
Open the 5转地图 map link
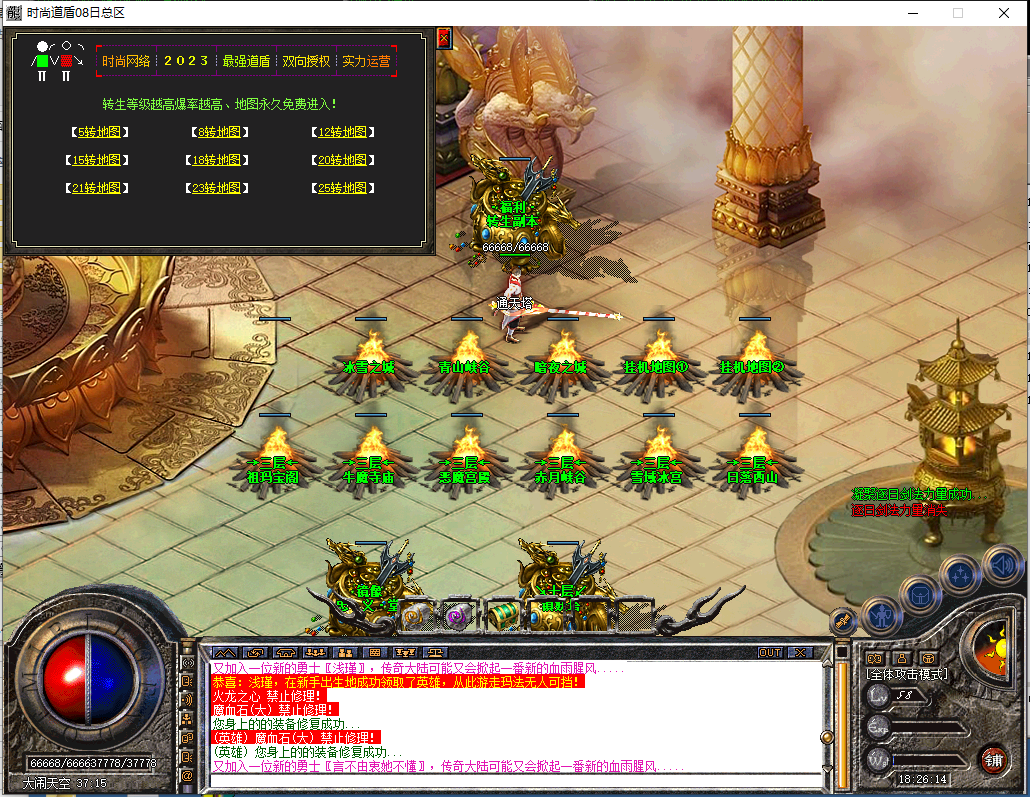[x=100, y=132]
